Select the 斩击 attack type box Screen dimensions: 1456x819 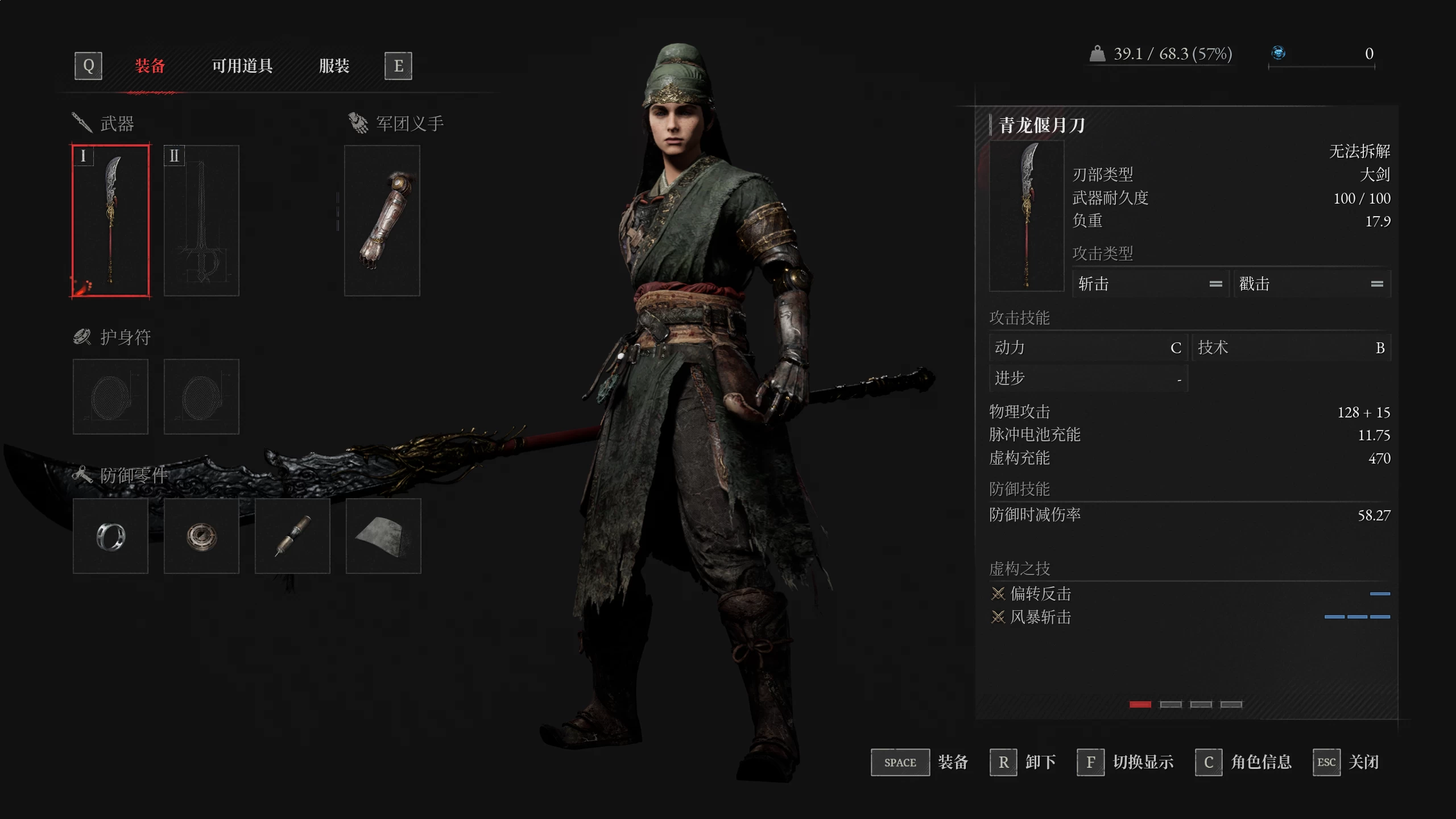click(1150, 284)
